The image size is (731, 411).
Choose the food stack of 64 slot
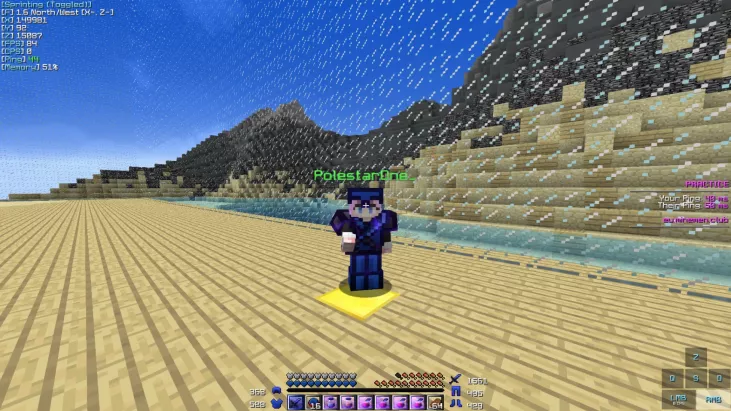436,402
